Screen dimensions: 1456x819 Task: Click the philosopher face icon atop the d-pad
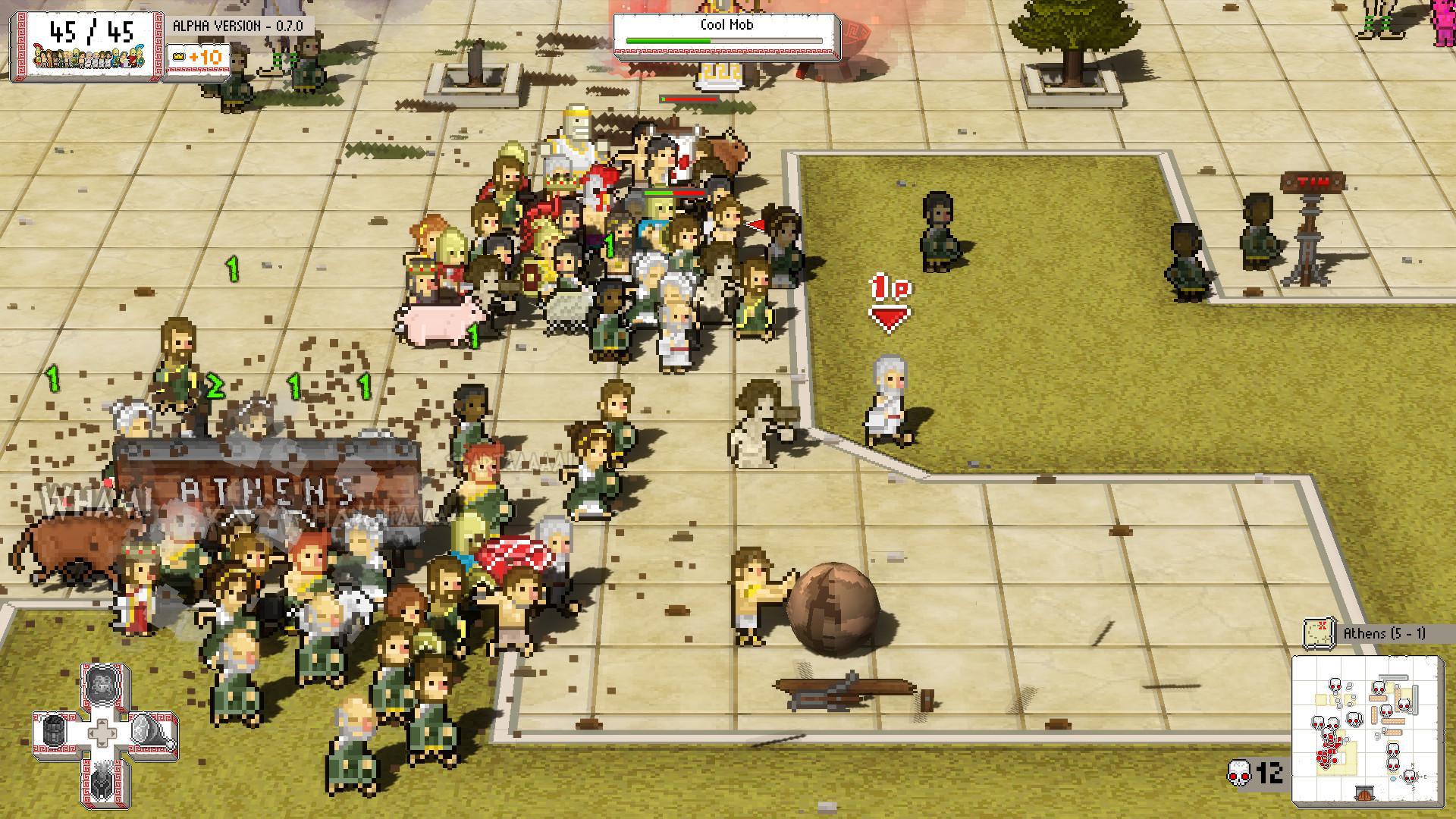[x=102, y=686]
